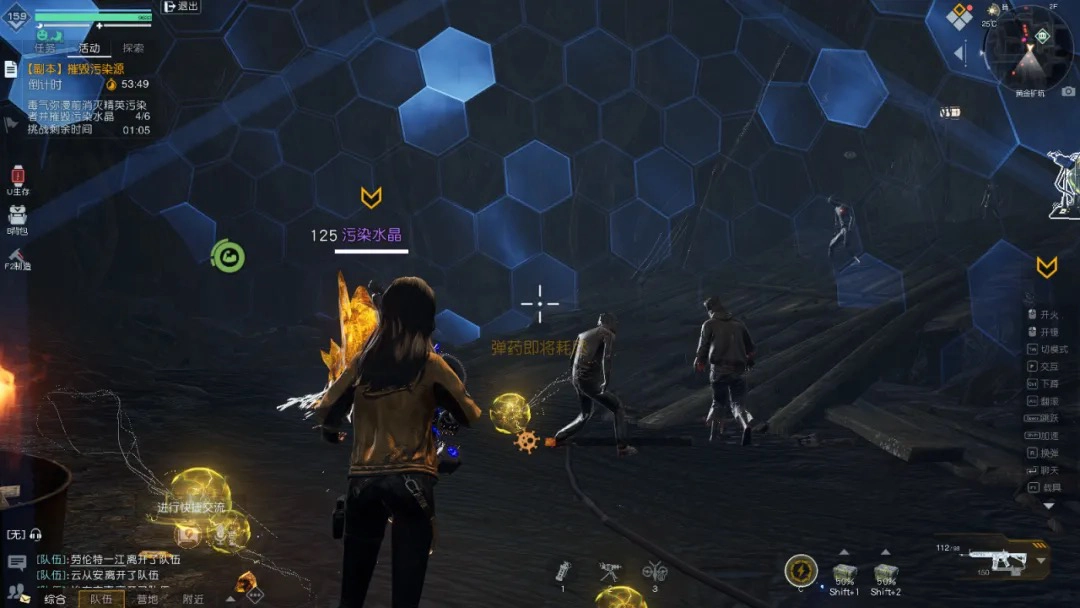Switch to the 任务 quest tab
Screen dimensions: 1080x608
point(45,48)
